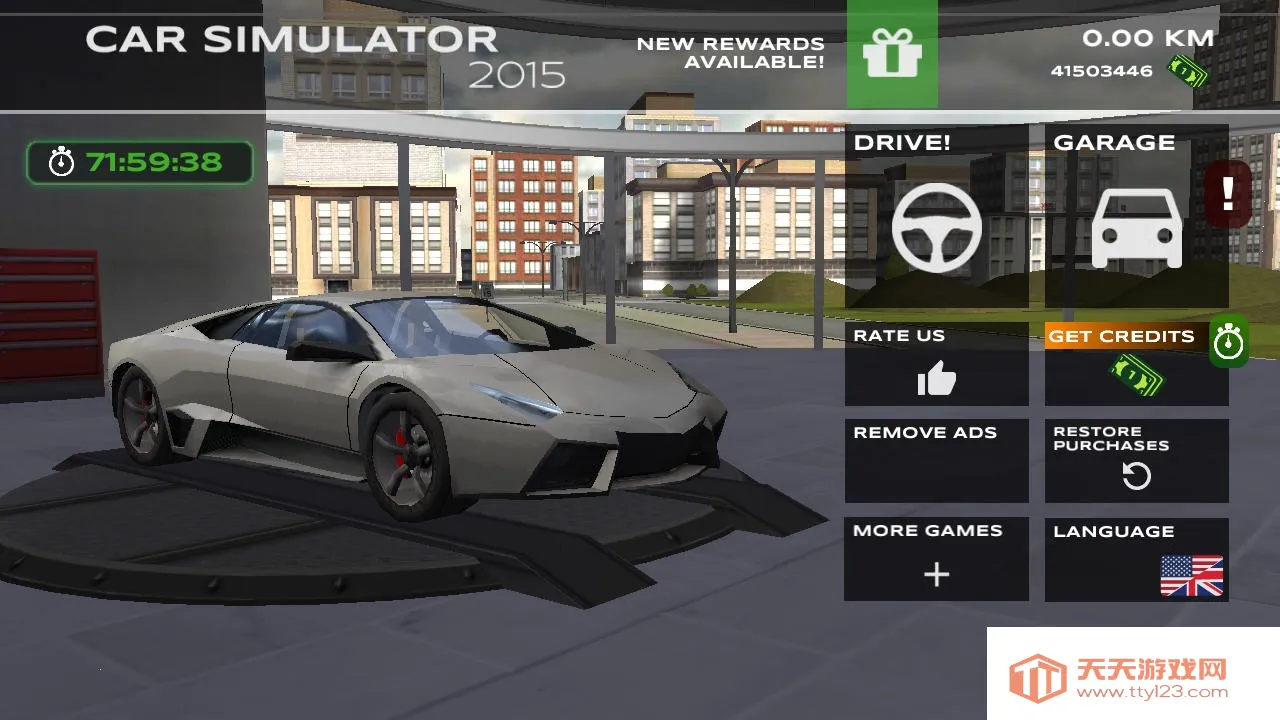The width and height of the screenshot is (1280, 720).
Task: Open the Get Credits store
Action: tap(1120, 336)
